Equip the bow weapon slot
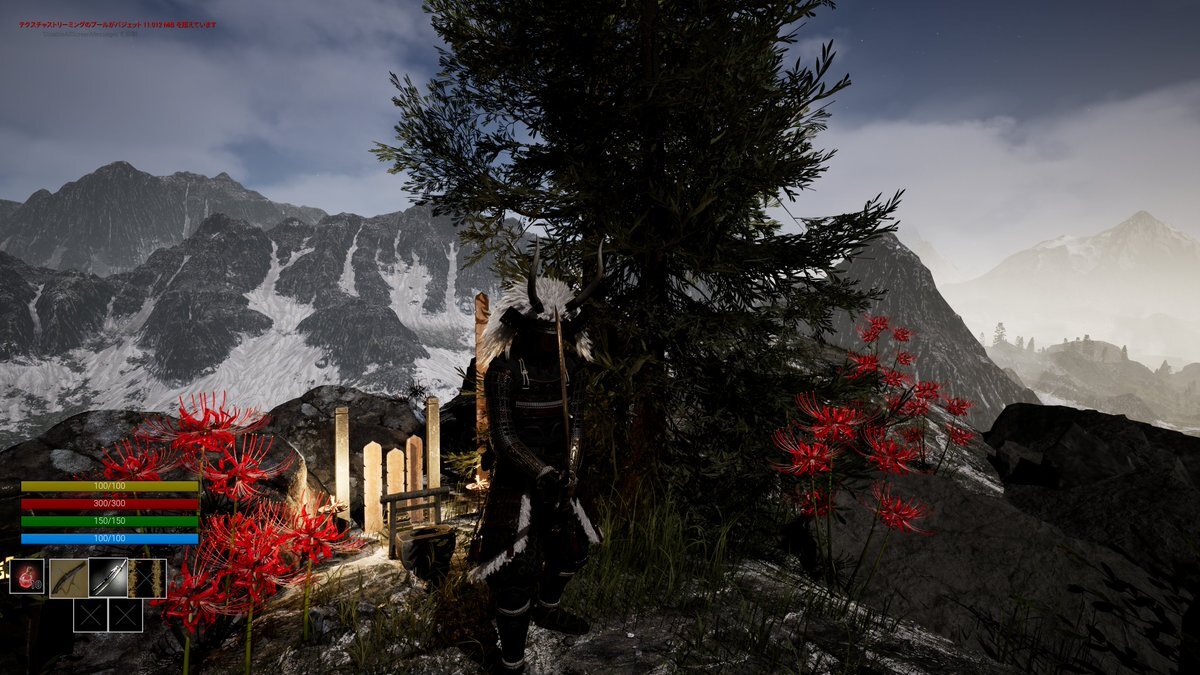This screenshot has width=1200, height=675. click(x=68, y=577)
